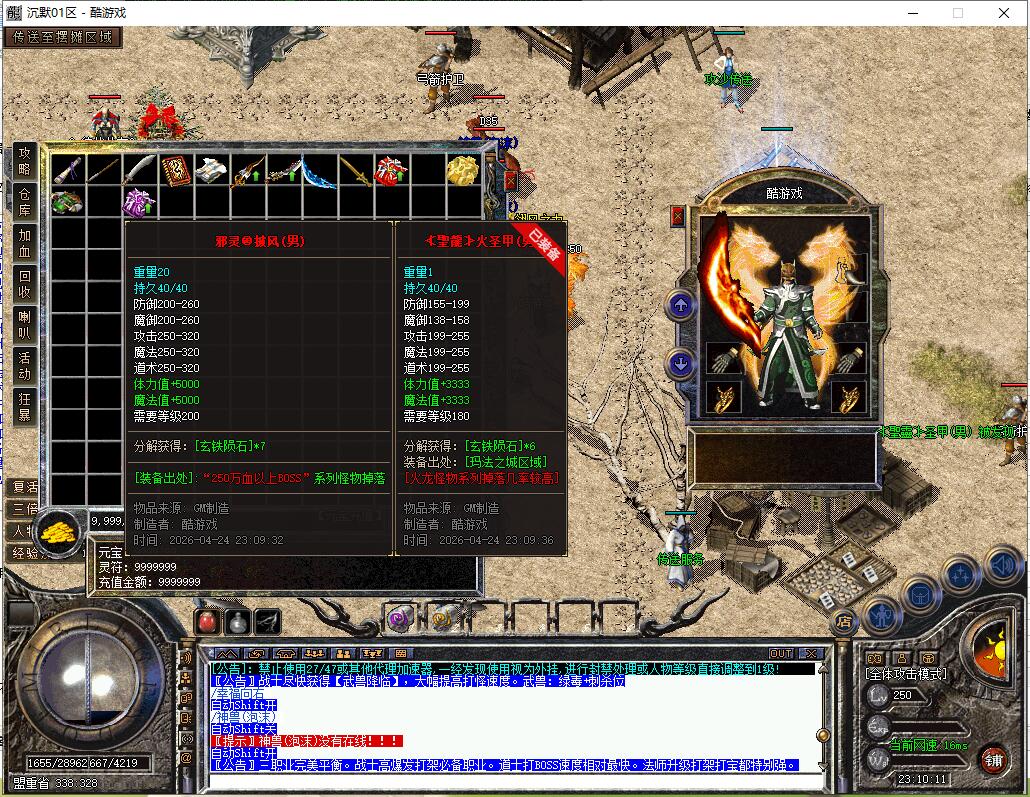Activate the 狂暴 berserk side button

click(25, 407)
